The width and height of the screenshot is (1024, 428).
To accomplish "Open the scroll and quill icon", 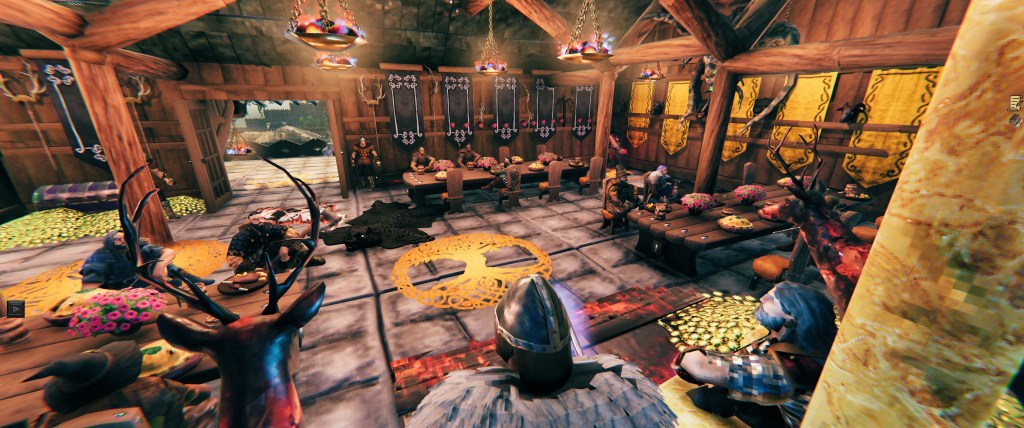I will tap(1014, 102).
